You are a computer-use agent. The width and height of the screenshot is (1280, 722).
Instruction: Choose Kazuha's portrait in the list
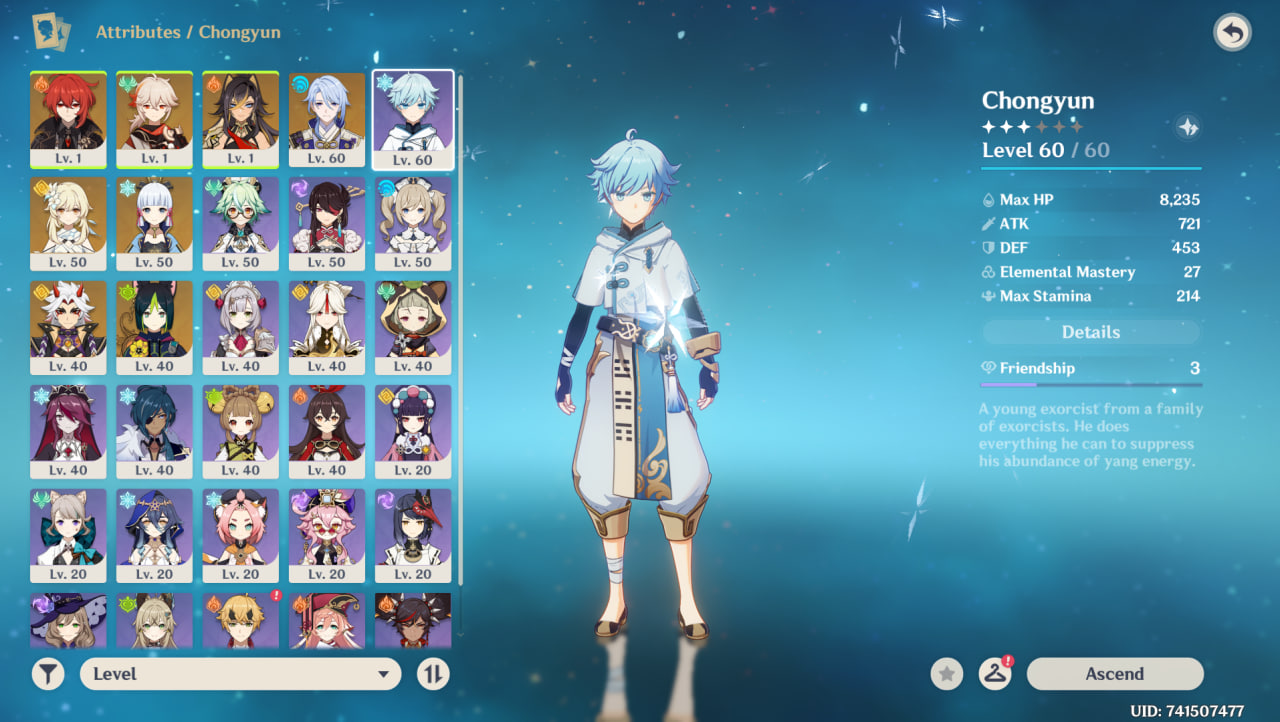click(154, 118)
